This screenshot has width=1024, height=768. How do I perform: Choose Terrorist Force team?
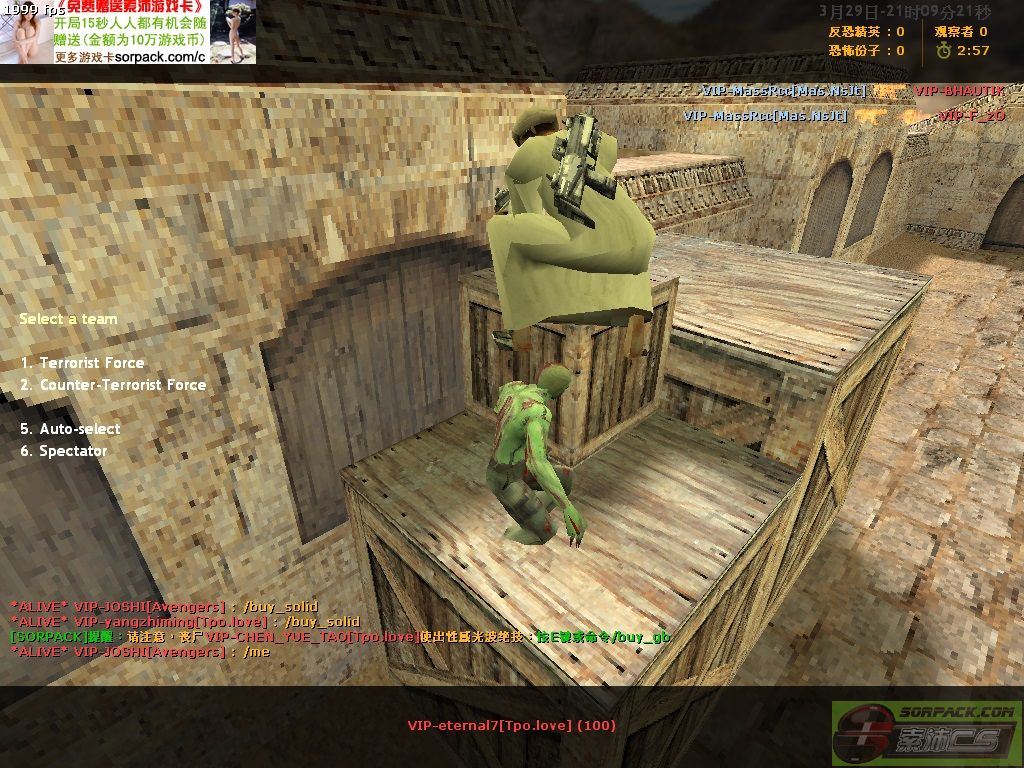(x=91, y=363)
